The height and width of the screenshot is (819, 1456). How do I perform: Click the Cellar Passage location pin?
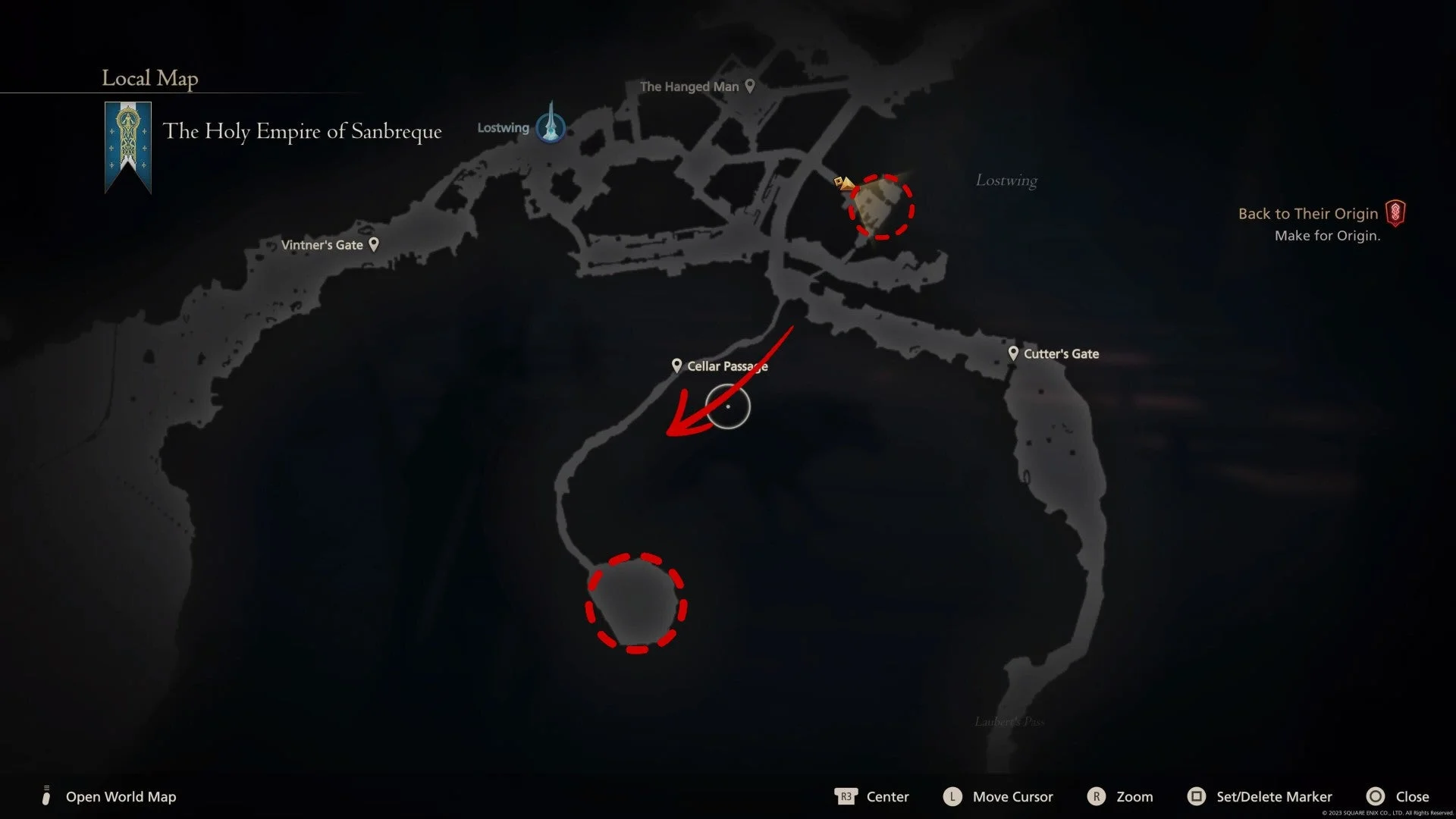coord(677,365)
